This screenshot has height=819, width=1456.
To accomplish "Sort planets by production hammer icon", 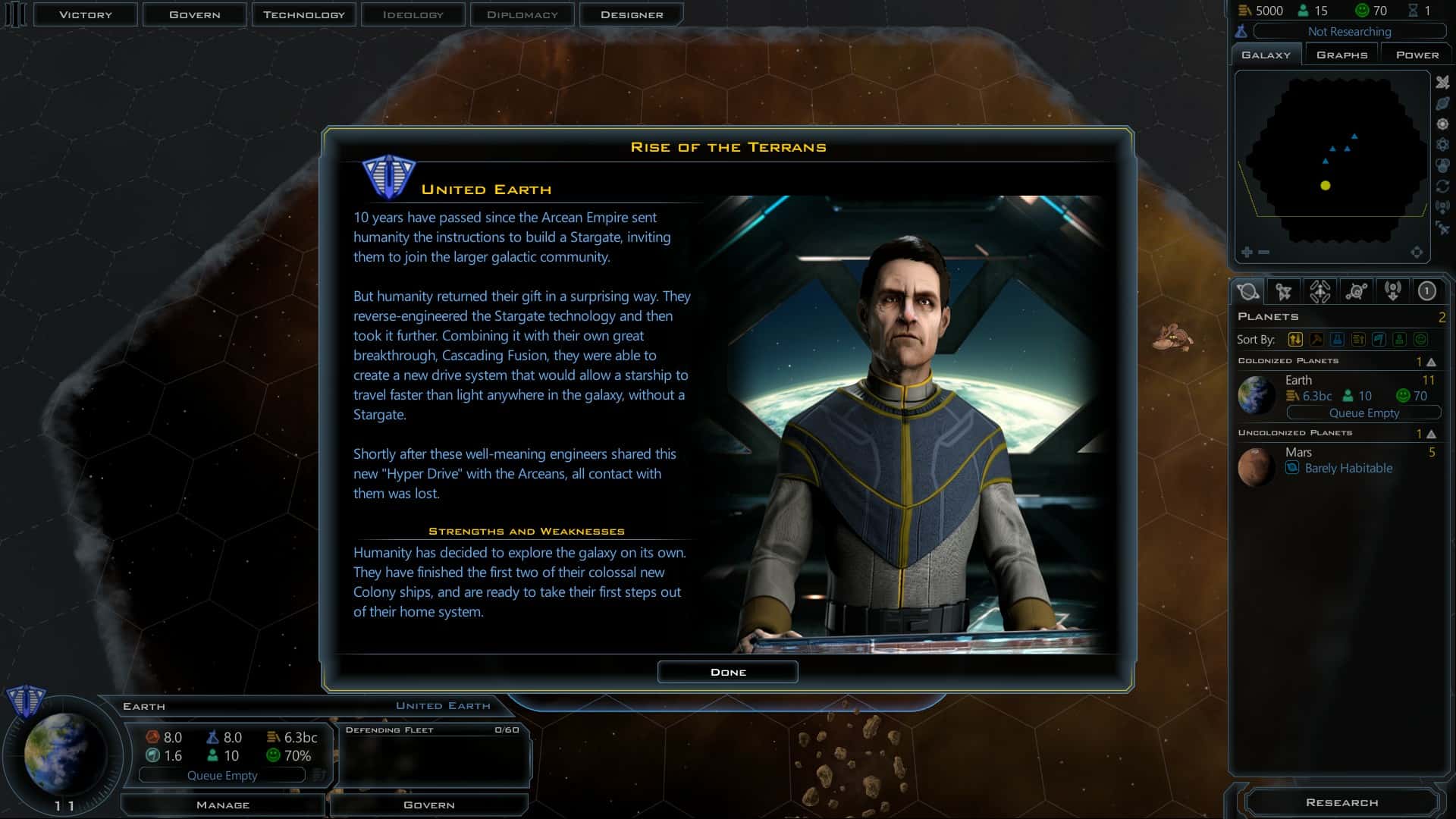I will pyautogui.click(x=1315, y=340).
